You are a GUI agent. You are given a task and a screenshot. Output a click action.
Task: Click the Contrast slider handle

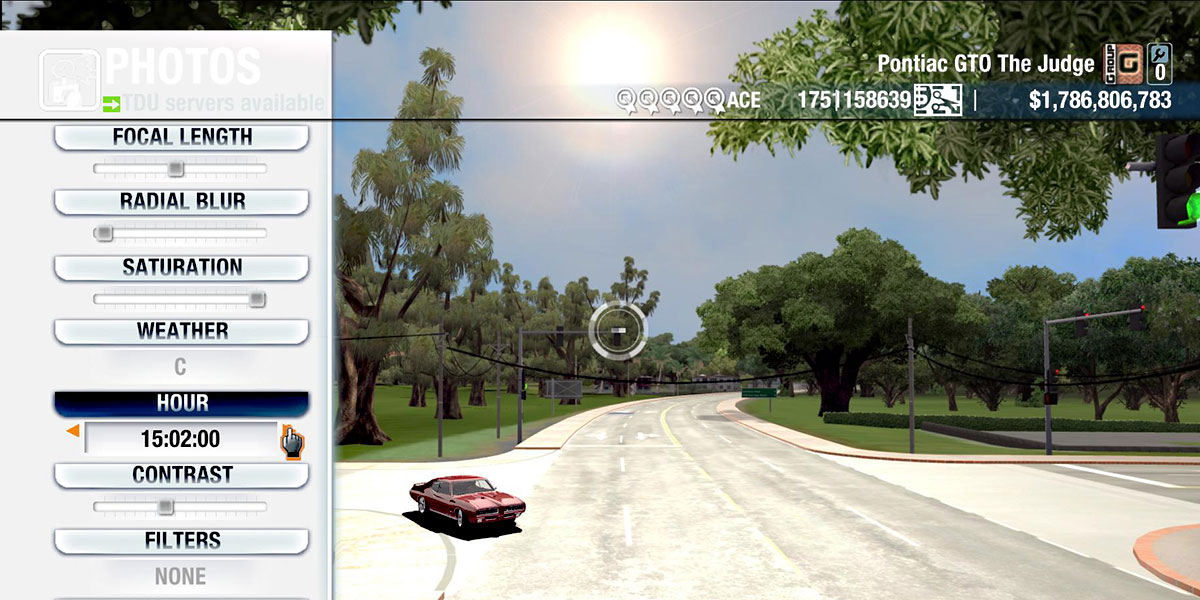click(166, 507)
